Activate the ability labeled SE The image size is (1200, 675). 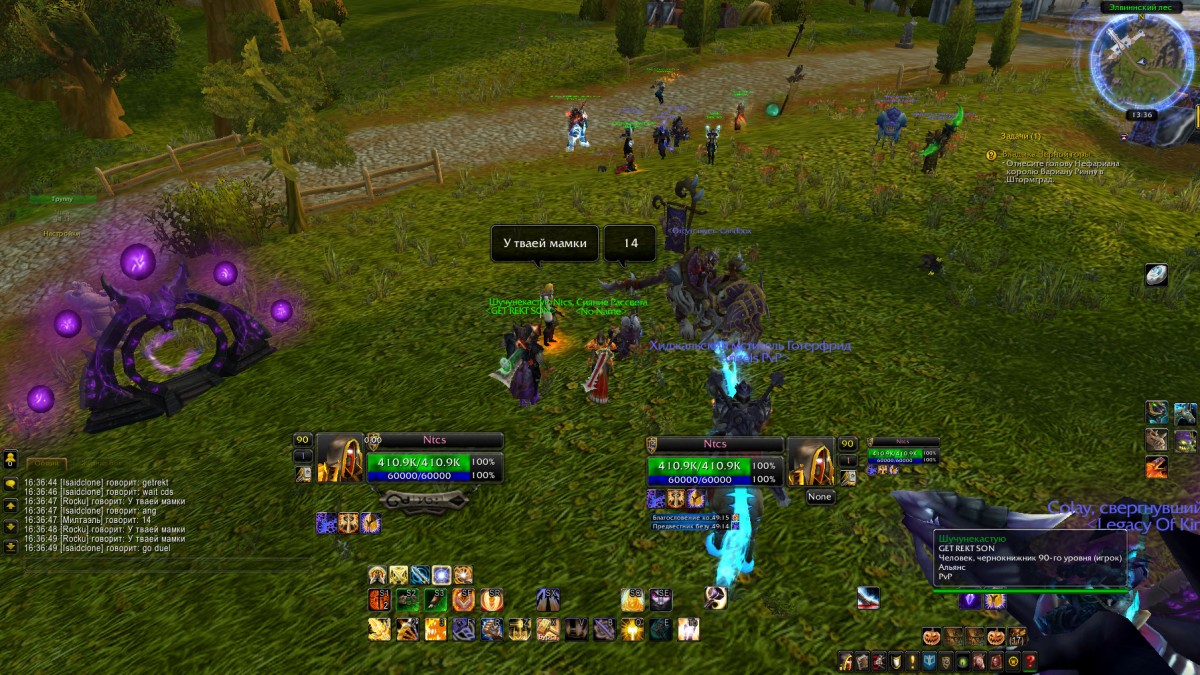660,600
